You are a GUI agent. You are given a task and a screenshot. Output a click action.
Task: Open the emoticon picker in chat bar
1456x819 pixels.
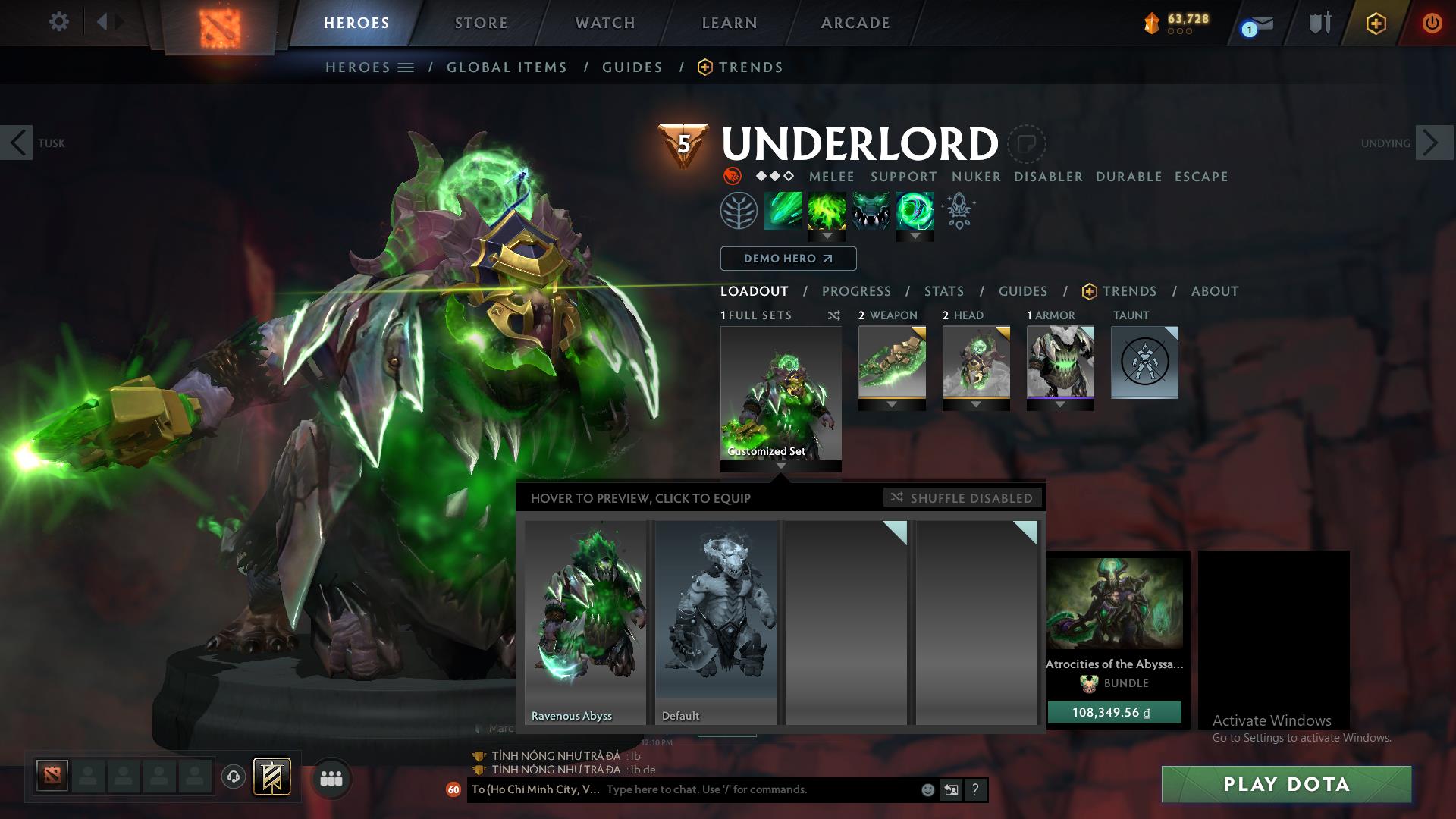click(927, 789)
